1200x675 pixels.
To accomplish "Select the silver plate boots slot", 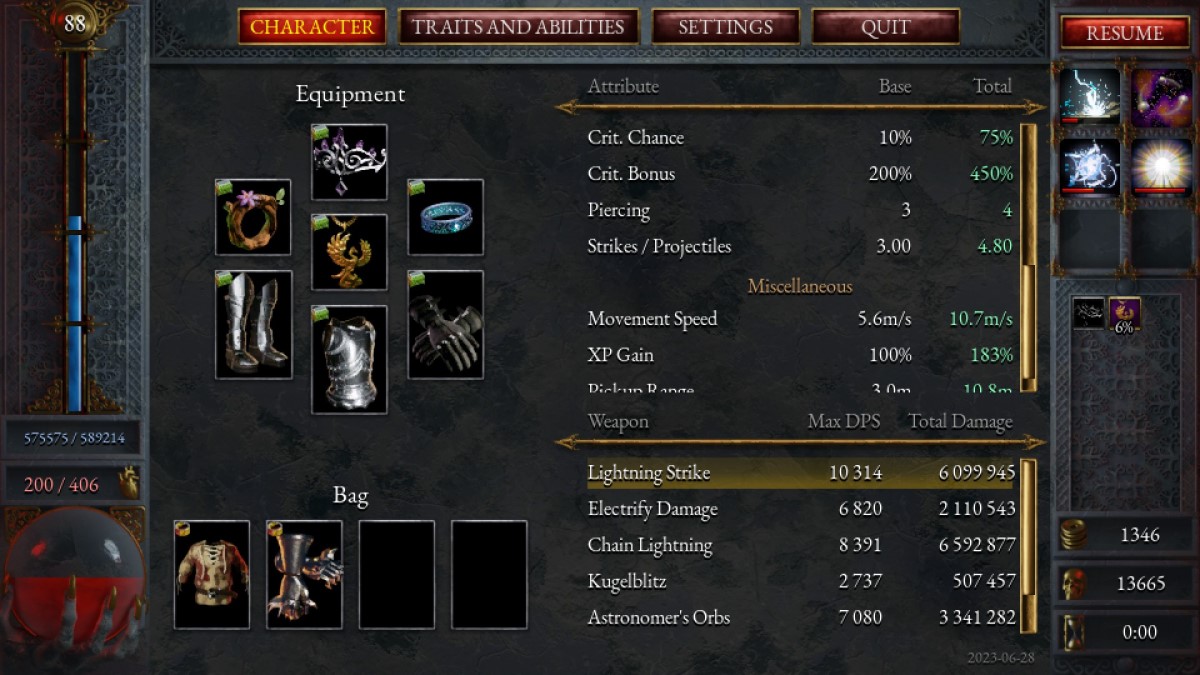I will click(253, 325).
